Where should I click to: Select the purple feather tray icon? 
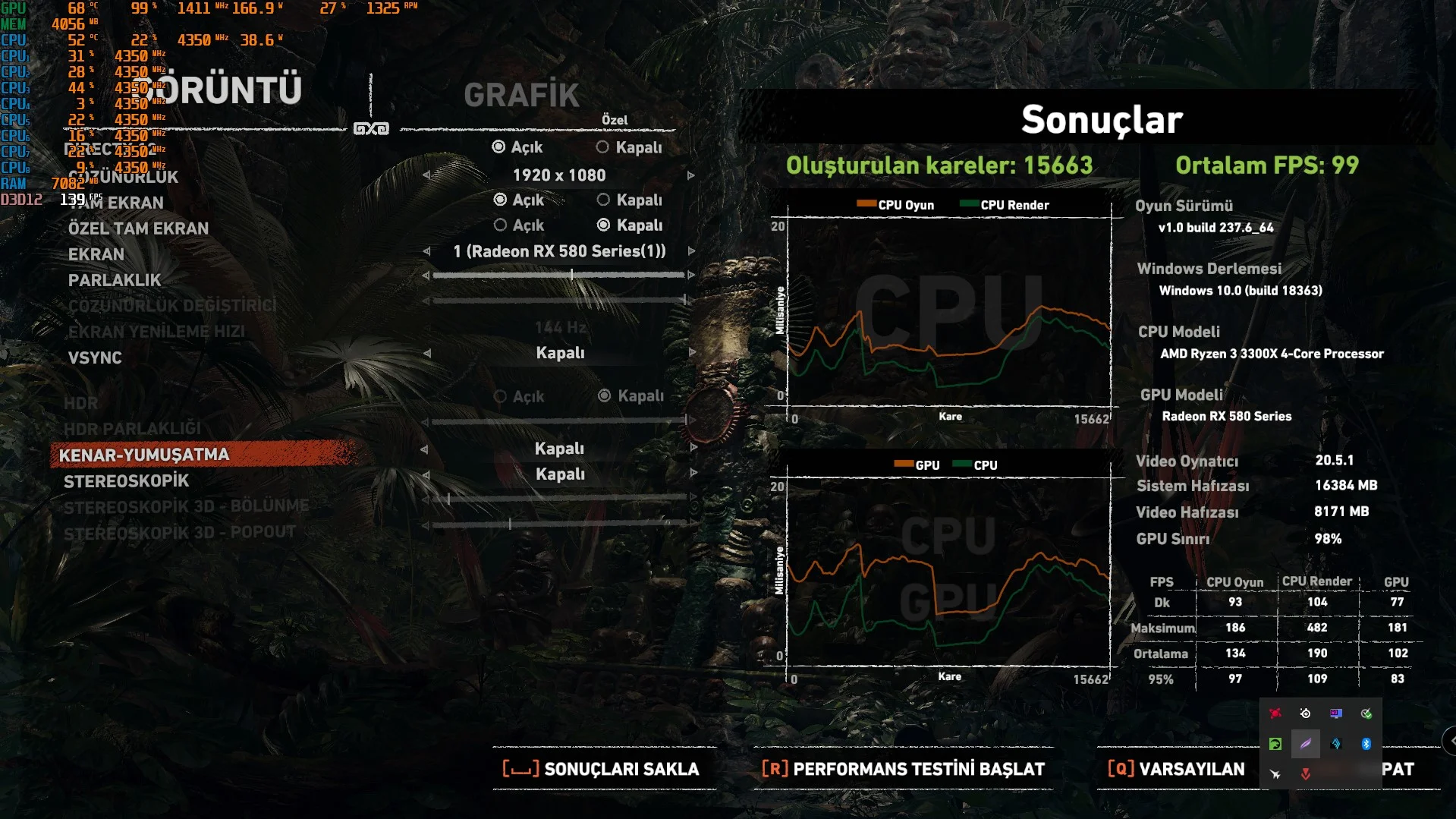point(1306,744)
